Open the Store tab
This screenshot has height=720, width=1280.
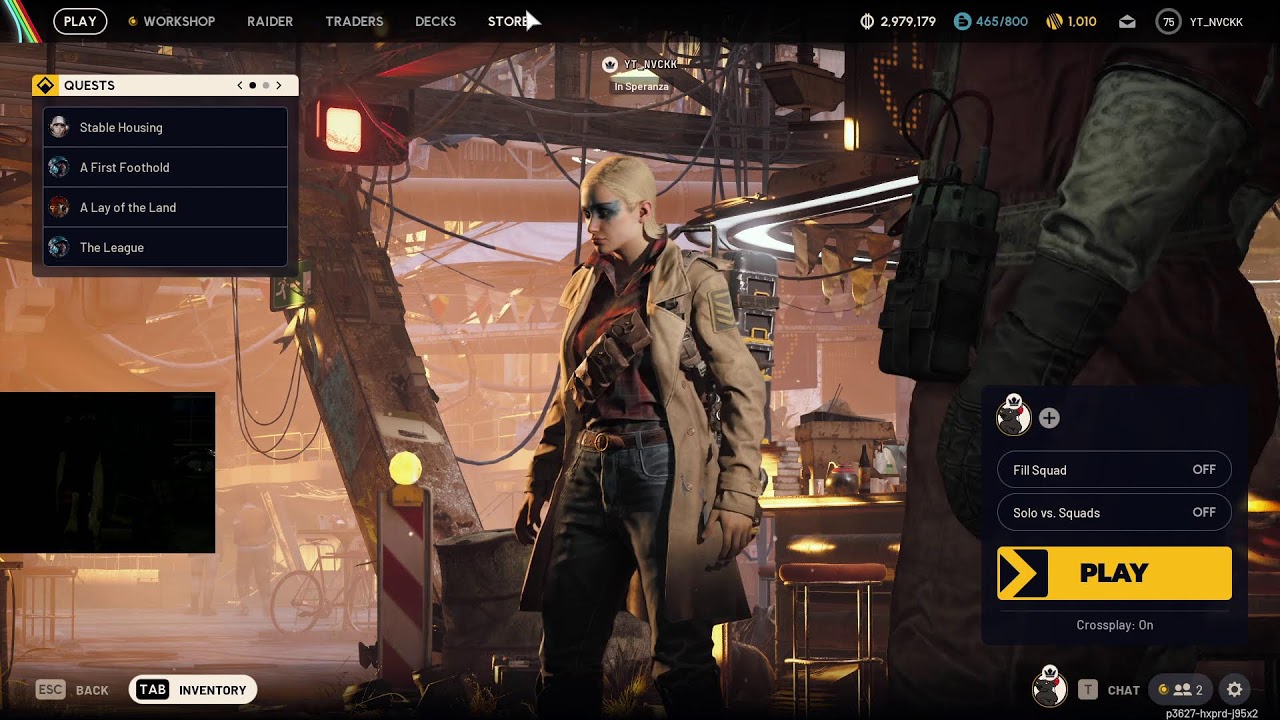point(508,21)
